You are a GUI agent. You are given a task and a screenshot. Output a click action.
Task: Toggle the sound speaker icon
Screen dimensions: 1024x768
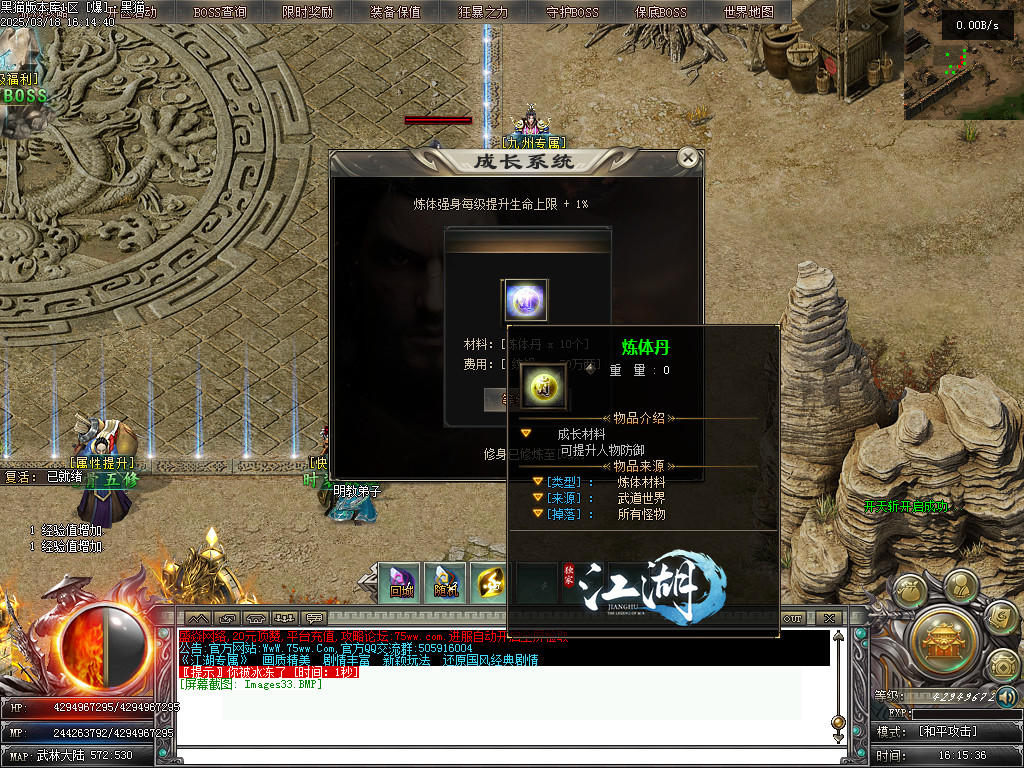(1007, 697)
